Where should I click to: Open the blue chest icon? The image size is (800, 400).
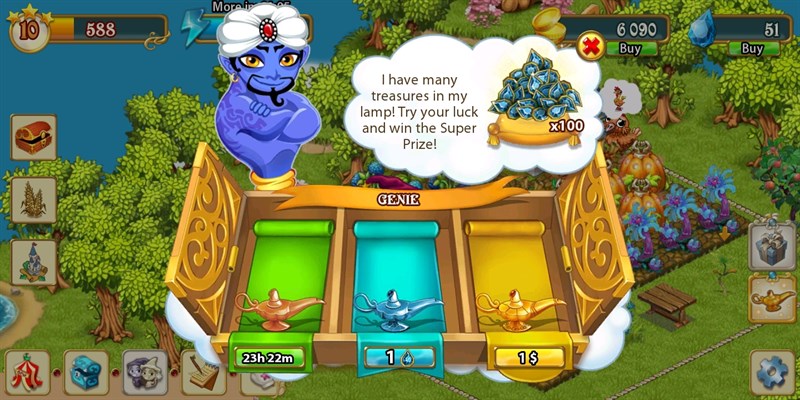(x=86, y=372)
